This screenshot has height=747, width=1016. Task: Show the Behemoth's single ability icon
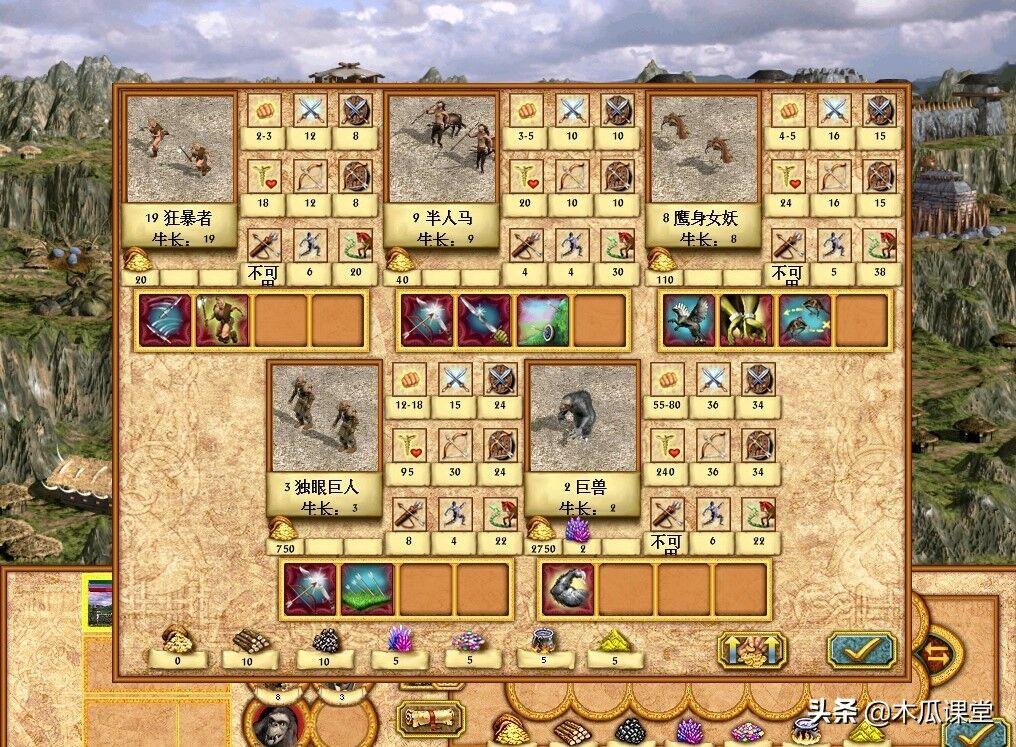[569, 589]
